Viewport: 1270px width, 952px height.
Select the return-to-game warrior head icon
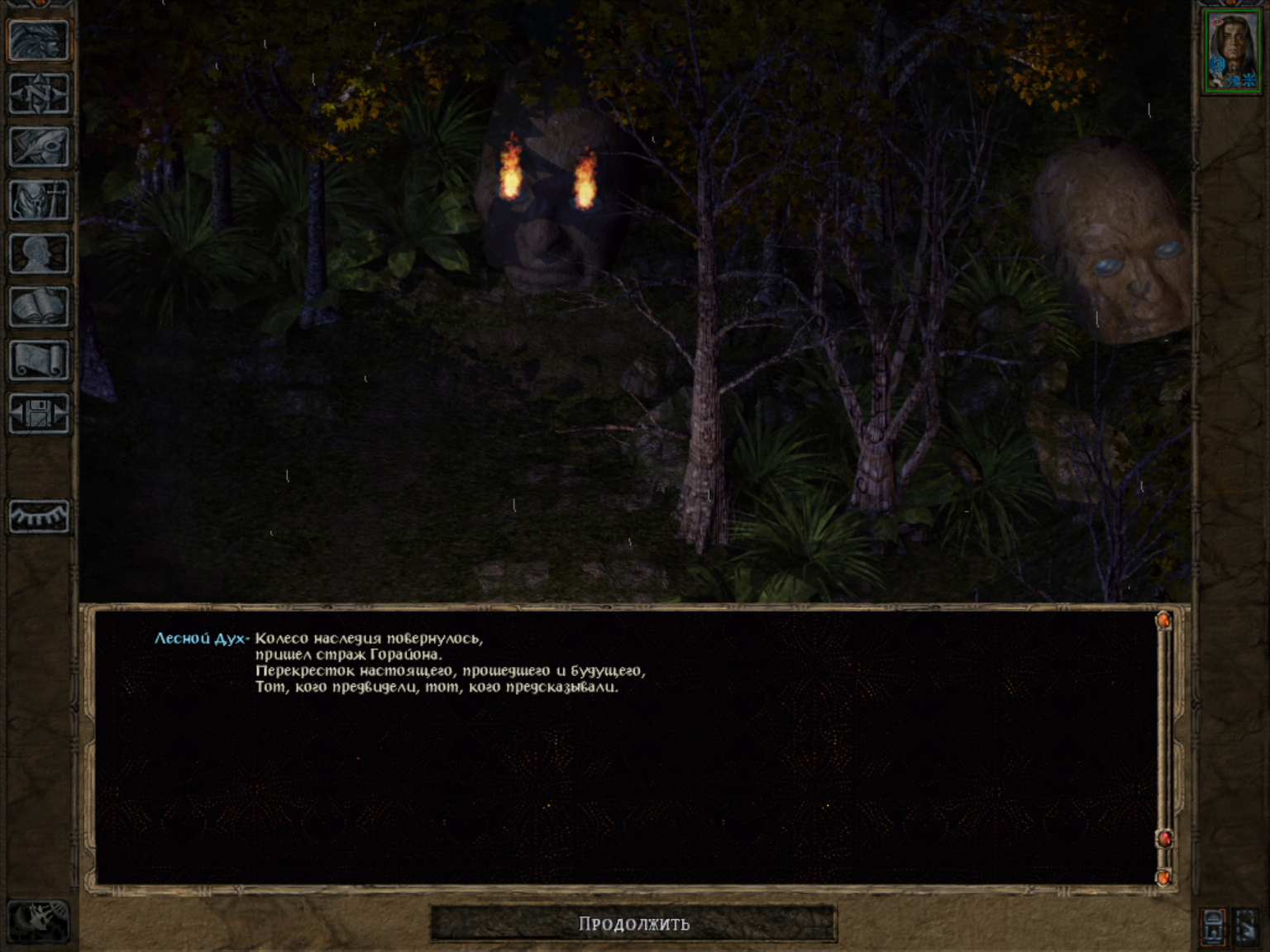click(38, 40)
